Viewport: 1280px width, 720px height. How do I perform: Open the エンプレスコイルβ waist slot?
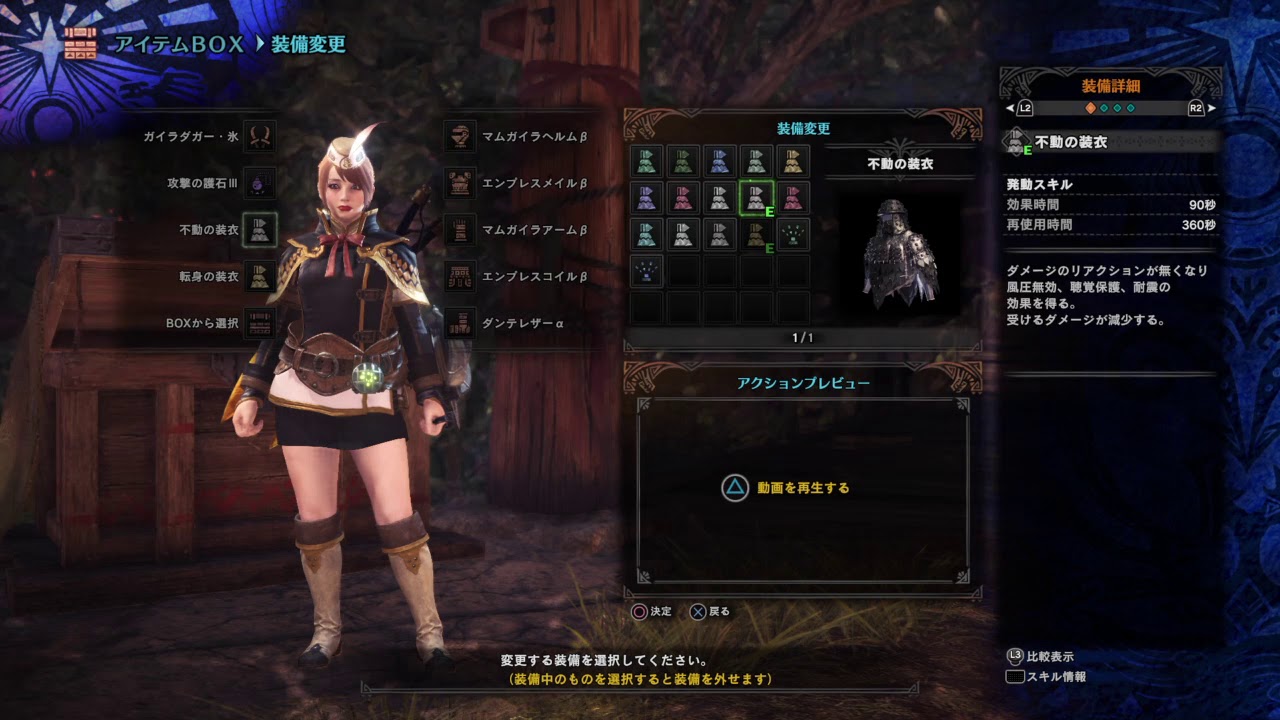[x=461, y=276]
